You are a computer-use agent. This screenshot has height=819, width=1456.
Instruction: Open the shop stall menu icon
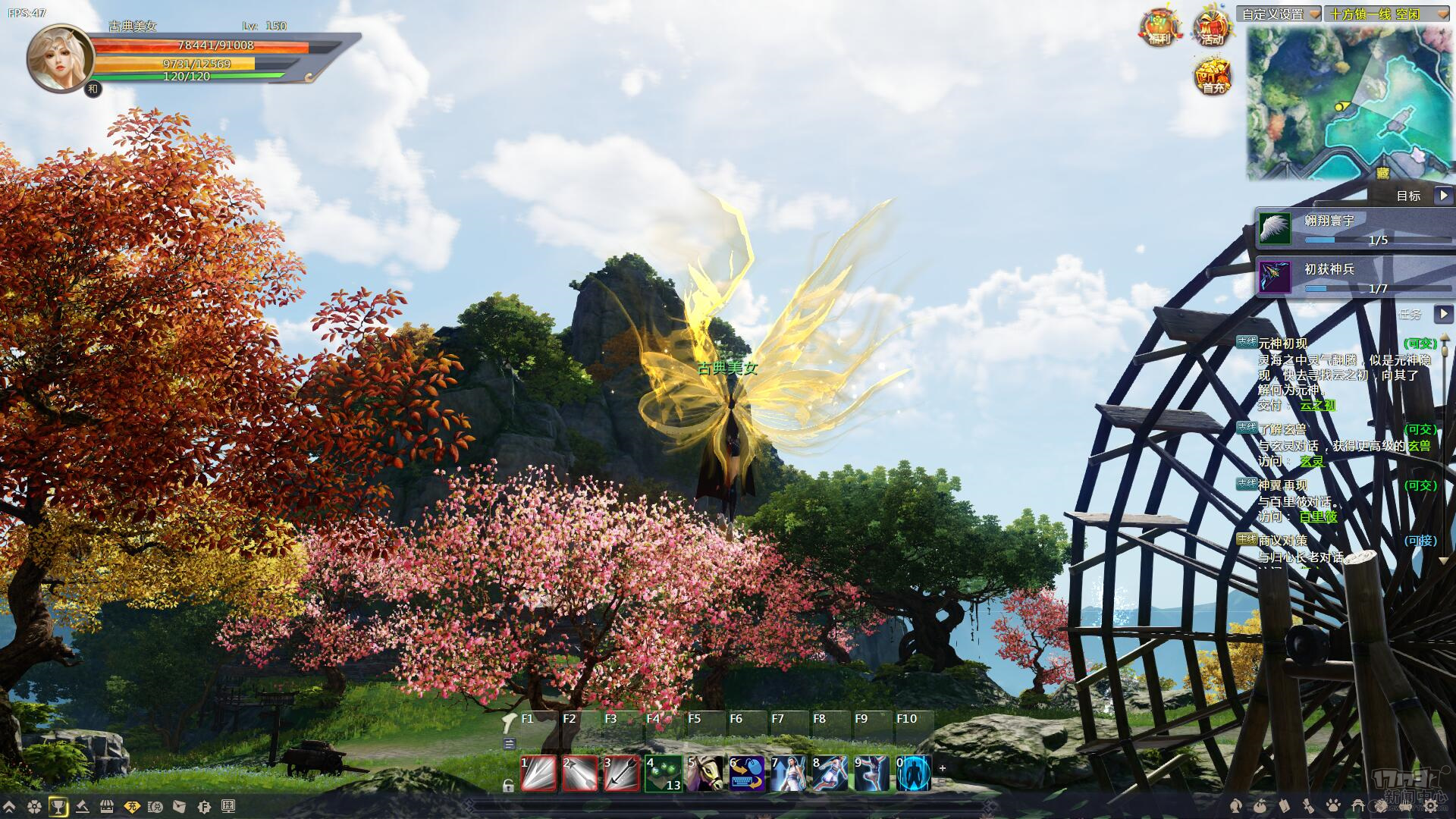[107, 806]
